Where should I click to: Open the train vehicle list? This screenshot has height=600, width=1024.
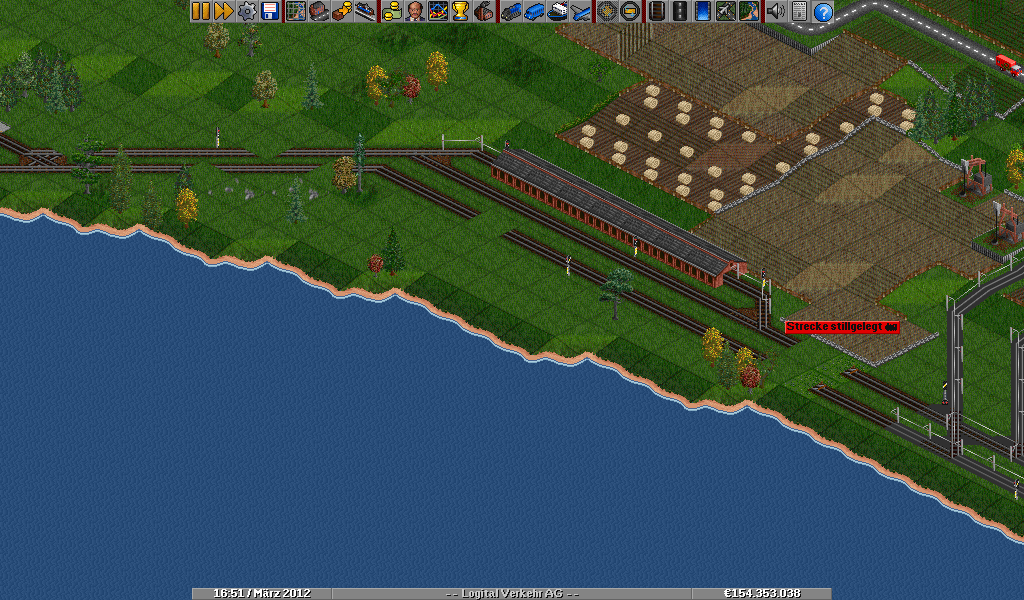coord(511,11)
